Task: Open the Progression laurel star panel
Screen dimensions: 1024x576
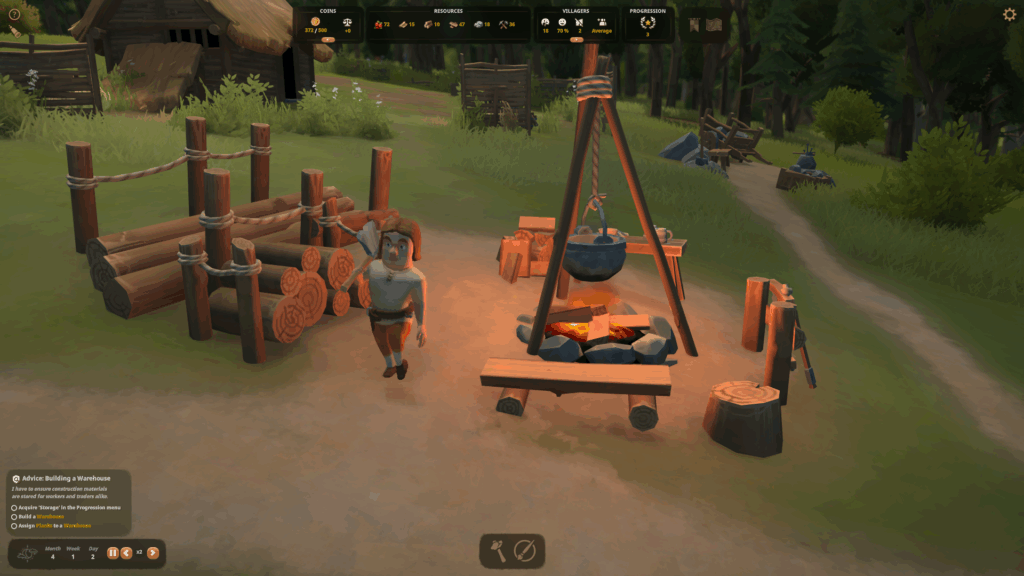Action: click(x=647, y=22)
